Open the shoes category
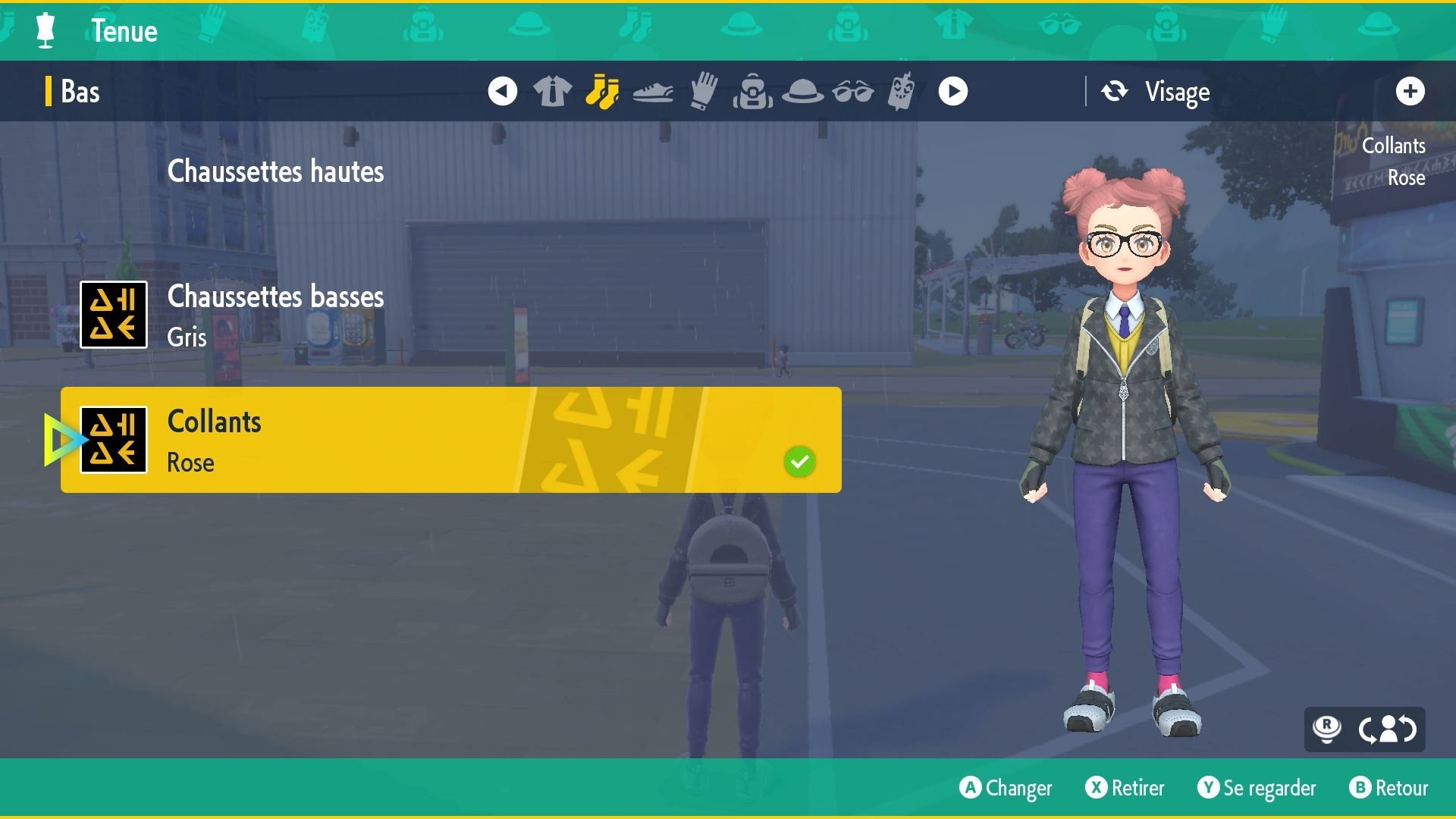Image resolution: width=1456 pixels, height=819 pixels. (x=654, y=91)
